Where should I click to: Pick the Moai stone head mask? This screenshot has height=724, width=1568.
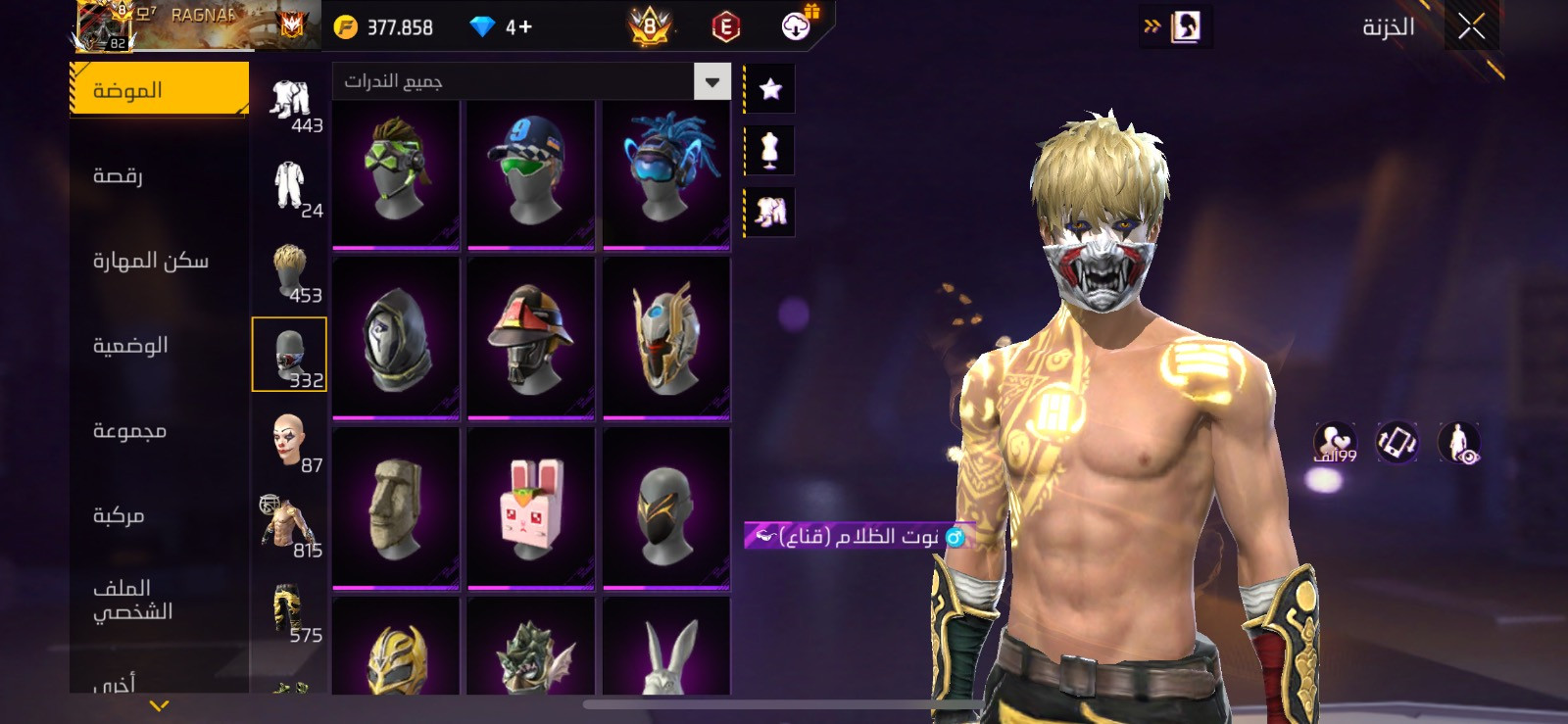pyautogui.click(x=396, y=508)
